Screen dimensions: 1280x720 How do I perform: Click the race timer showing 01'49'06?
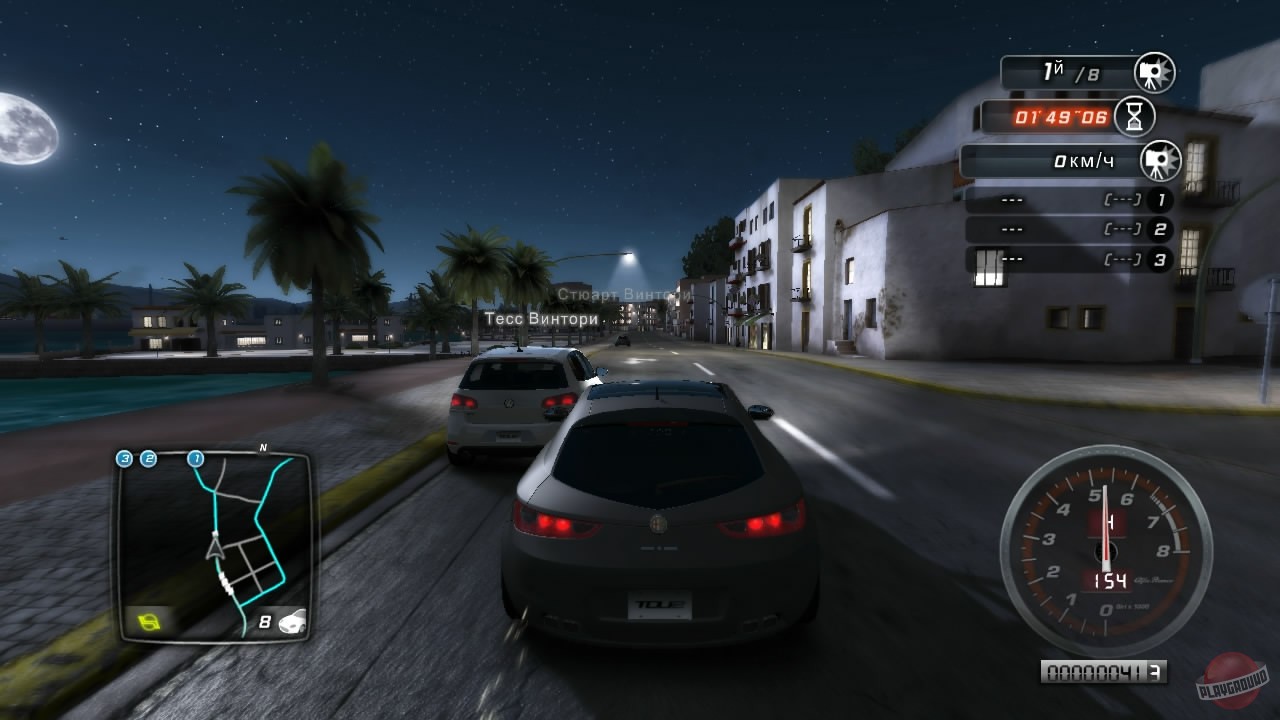coord(1060,116)
